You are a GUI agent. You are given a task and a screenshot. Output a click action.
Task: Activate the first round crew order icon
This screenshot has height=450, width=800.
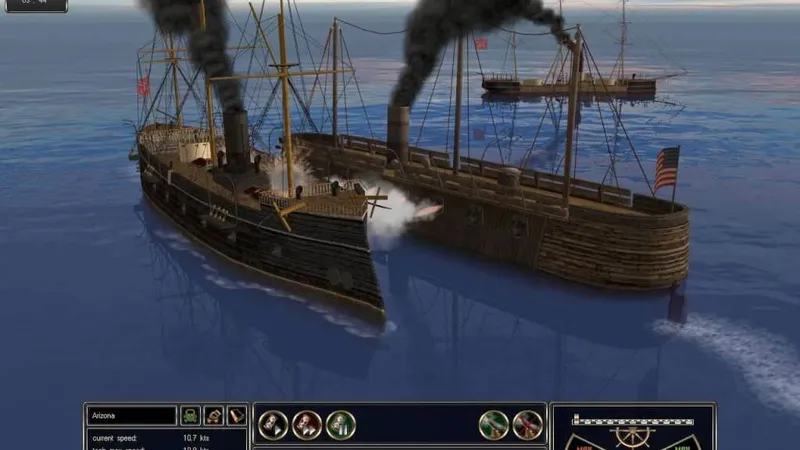273,425
